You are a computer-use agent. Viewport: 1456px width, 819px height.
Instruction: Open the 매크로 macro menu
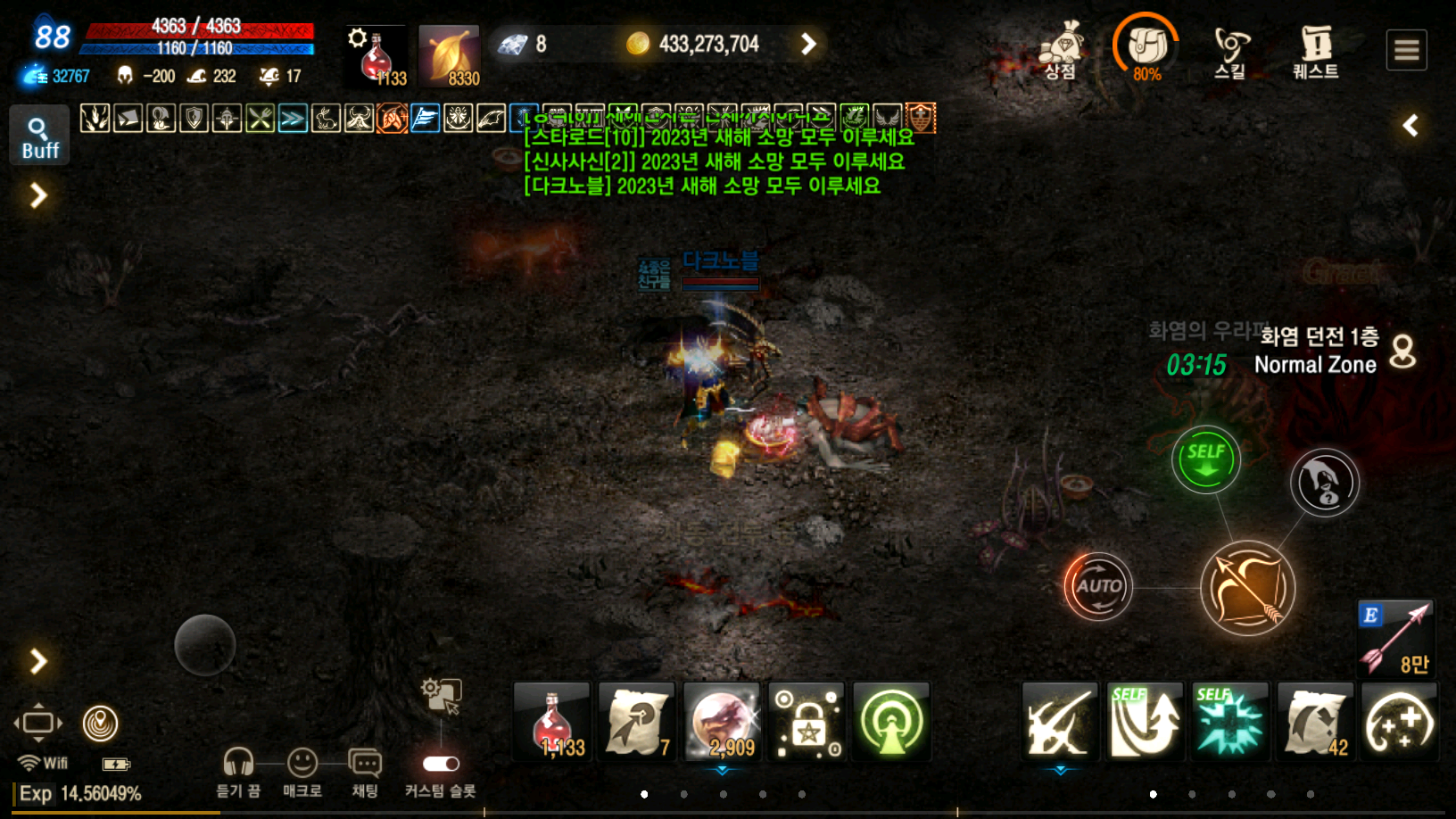coord(302,772)
